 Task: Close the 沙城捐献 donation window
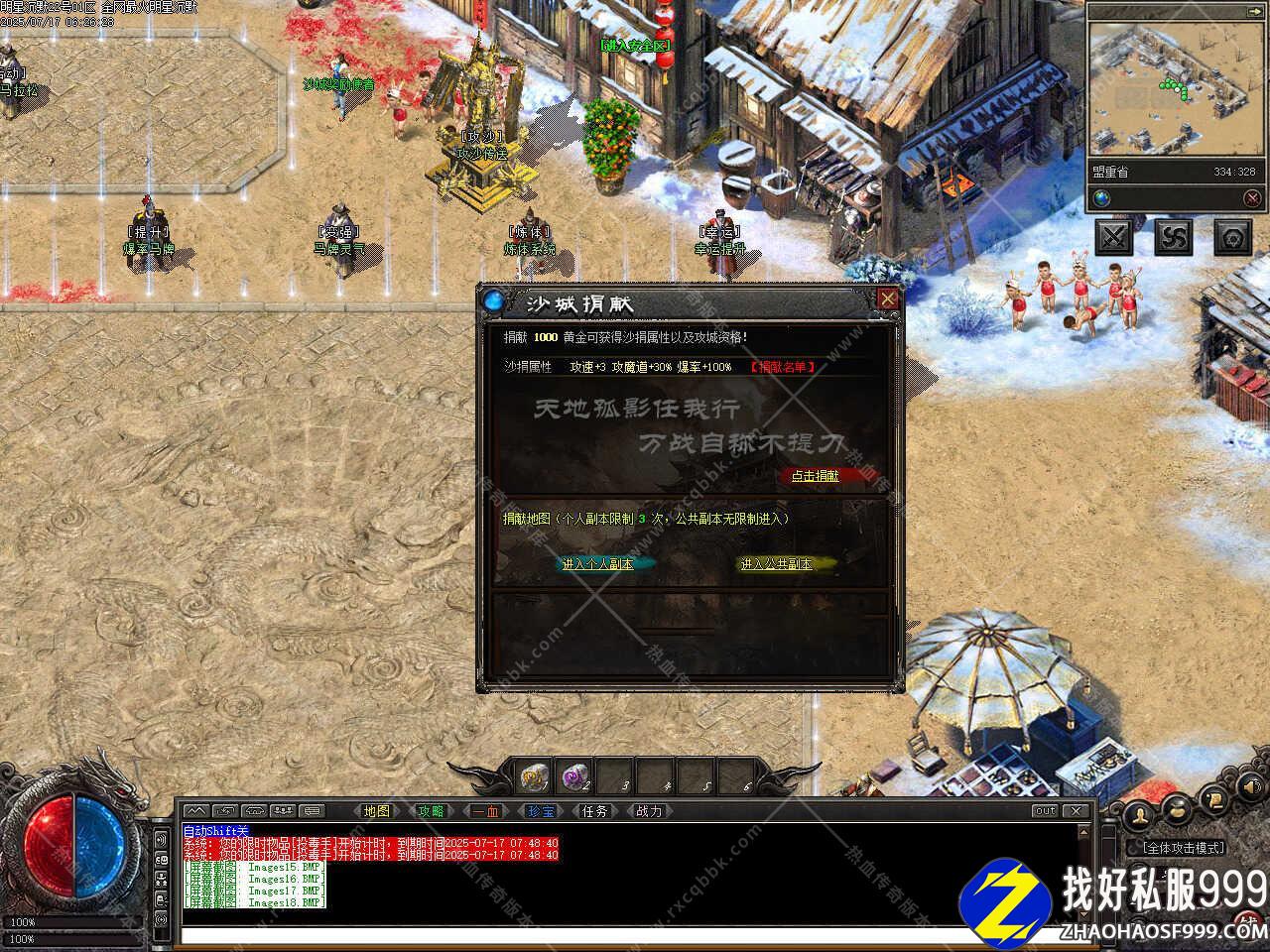[x=888, y=298]
